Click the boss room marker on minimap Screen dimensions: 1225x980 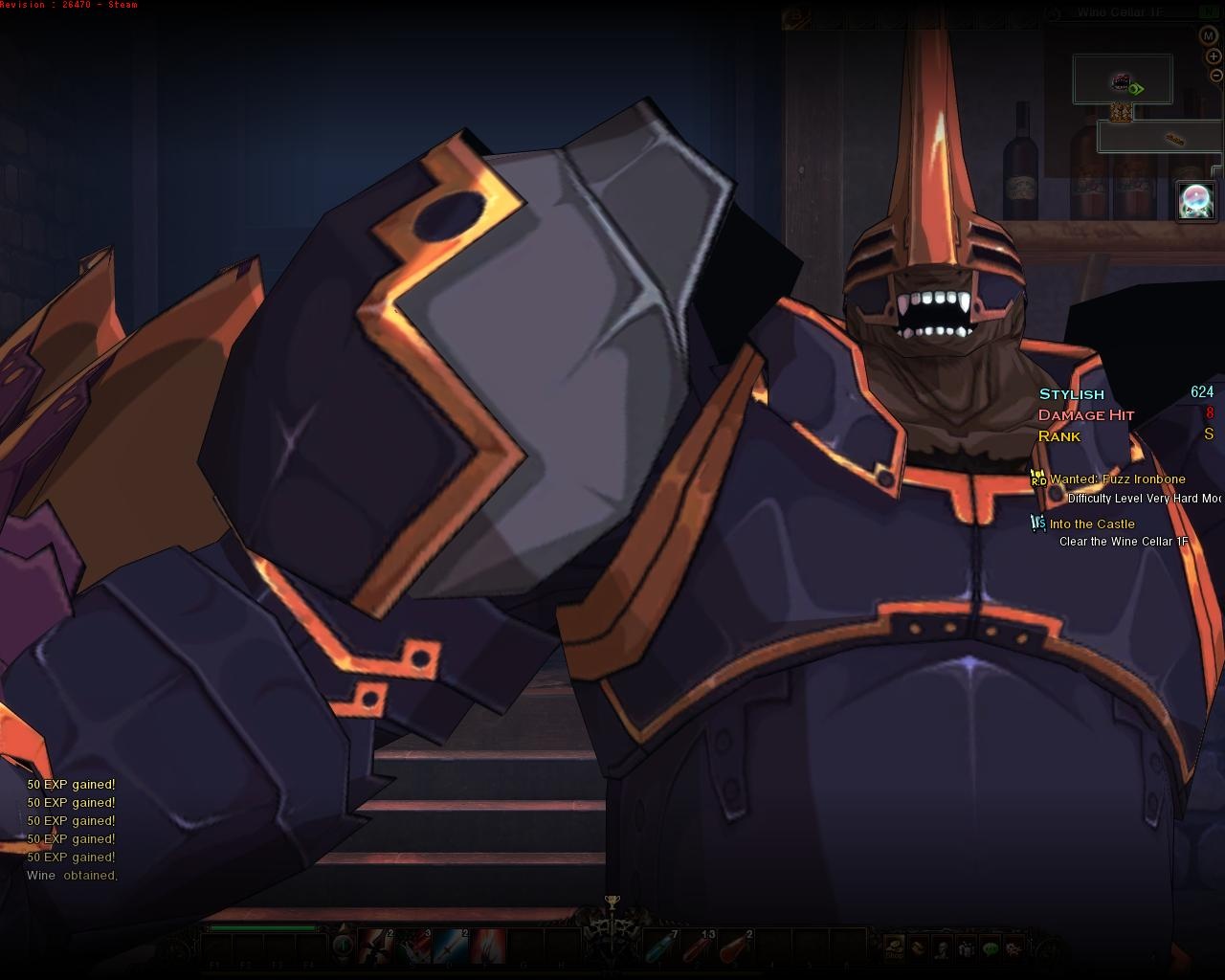pyautogui.click(x=1121, y=82)
